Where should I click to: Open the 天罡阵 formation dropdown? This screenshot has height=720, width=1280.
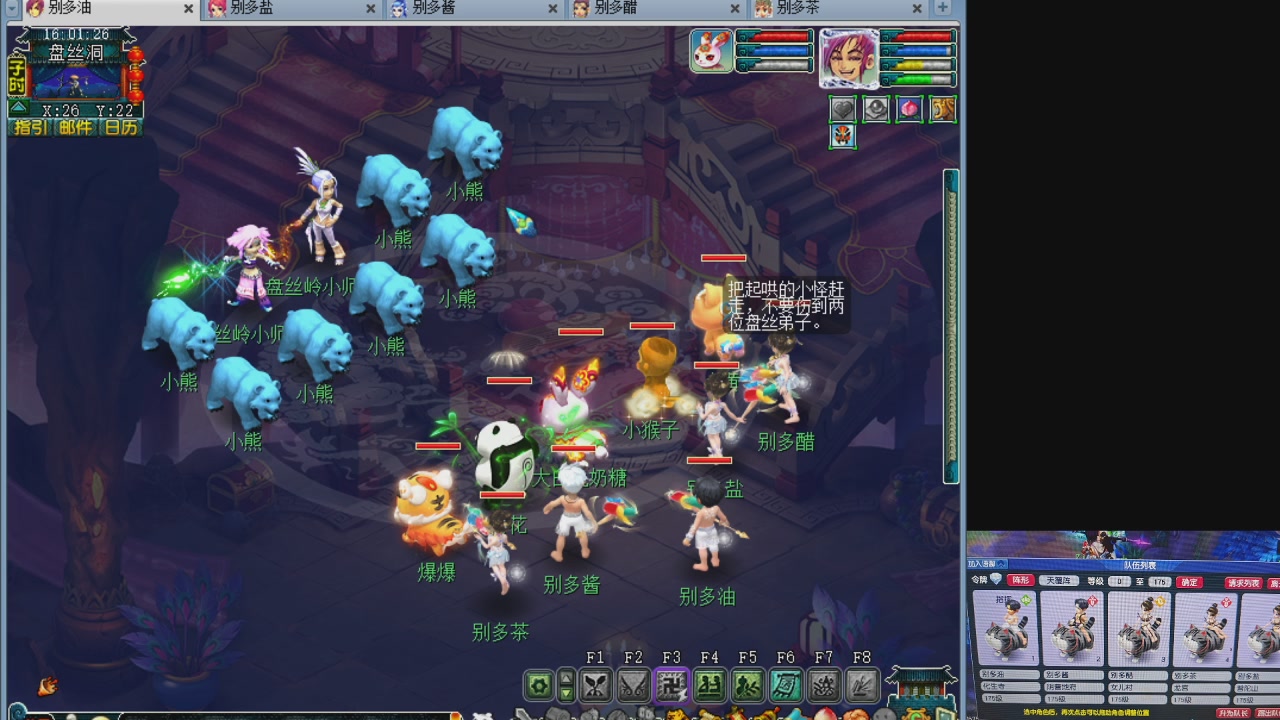tap(1059, 581)
